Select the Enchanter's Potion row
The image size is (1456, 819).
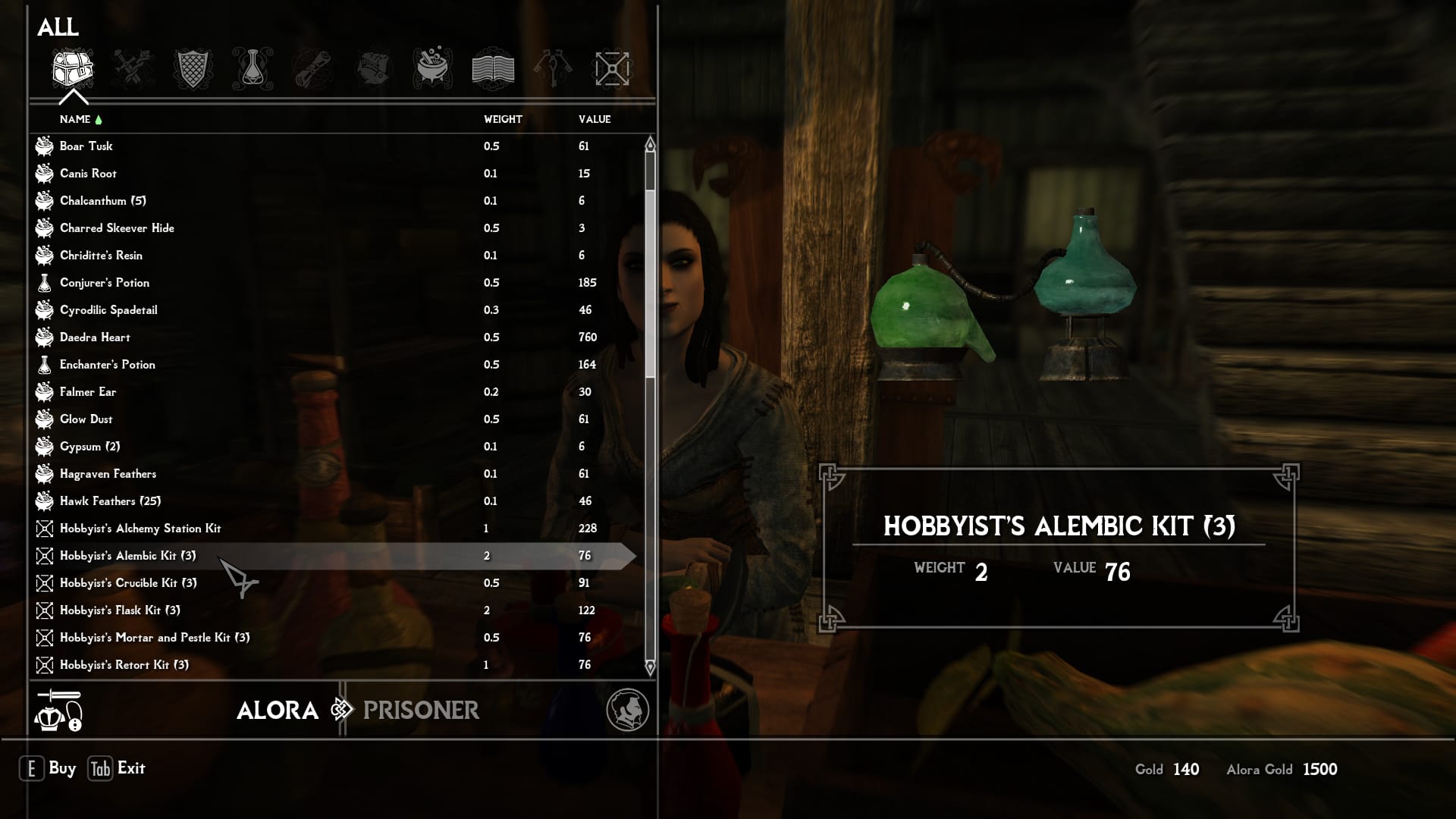point(107,365)
